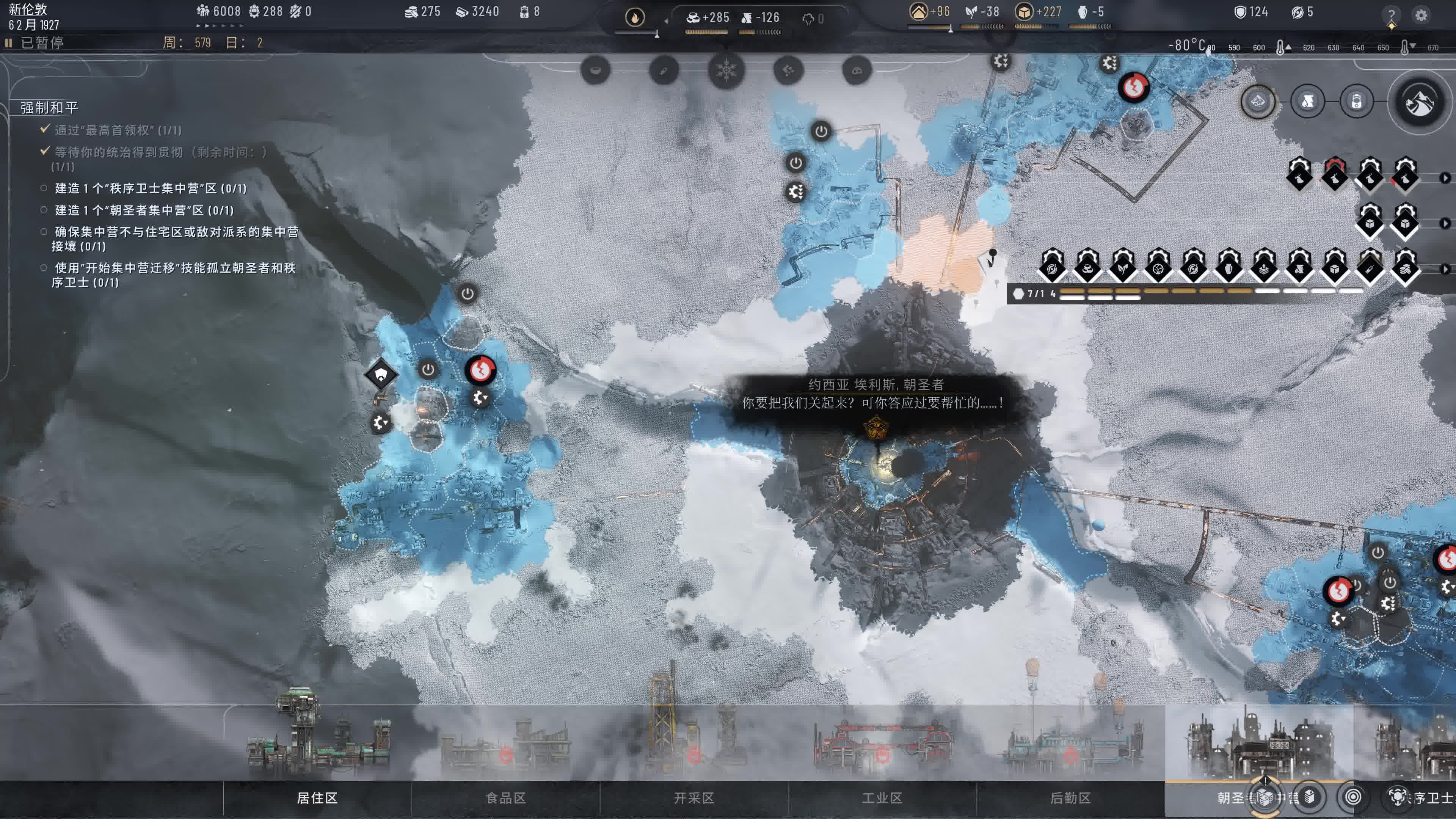Select the 居住区 housing district tab
Screen dimensions: 1456x819
point(317,797)
